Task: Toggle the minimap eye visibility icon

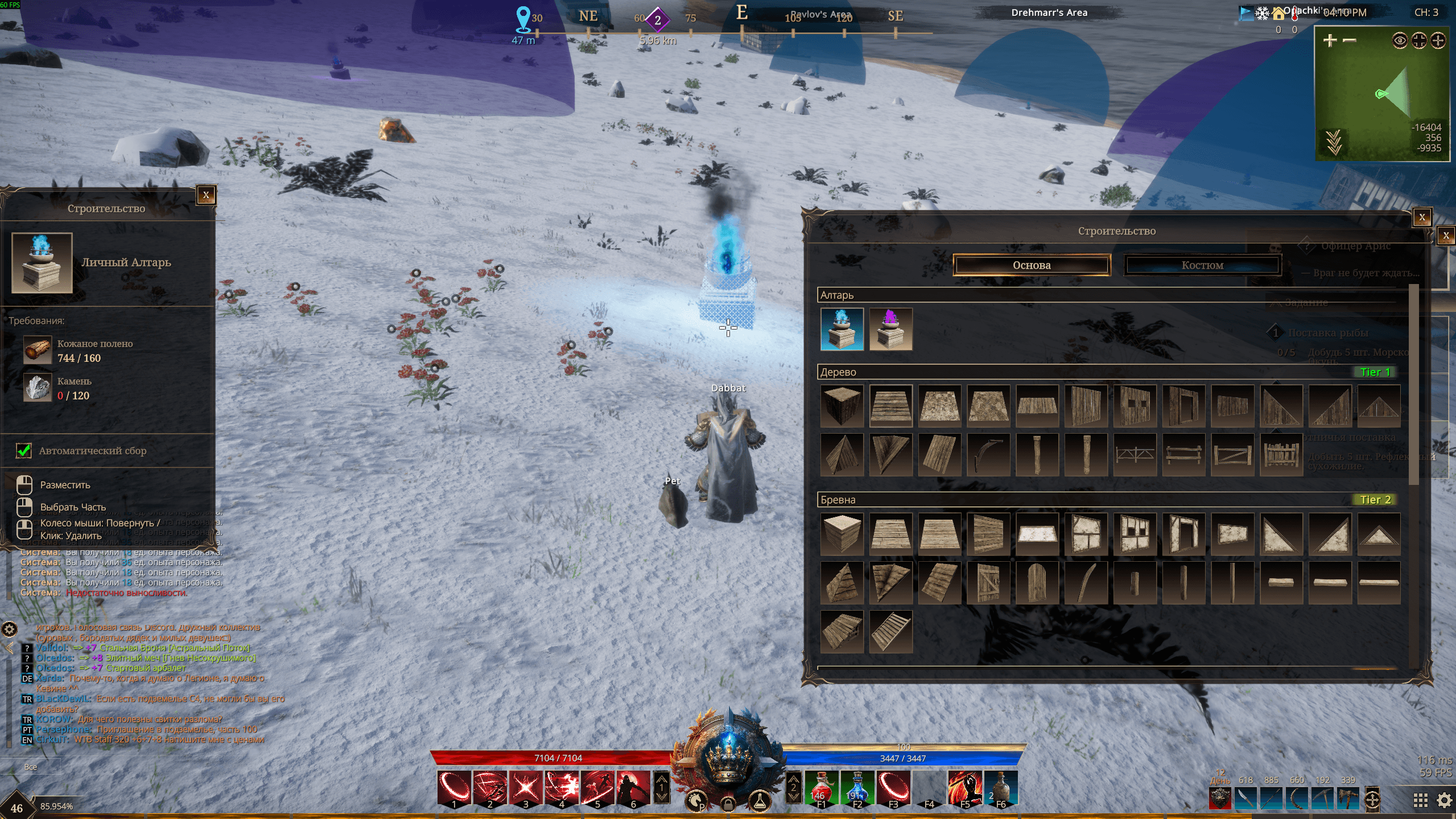Action: pyautogui.click(x=1400, y=40)
